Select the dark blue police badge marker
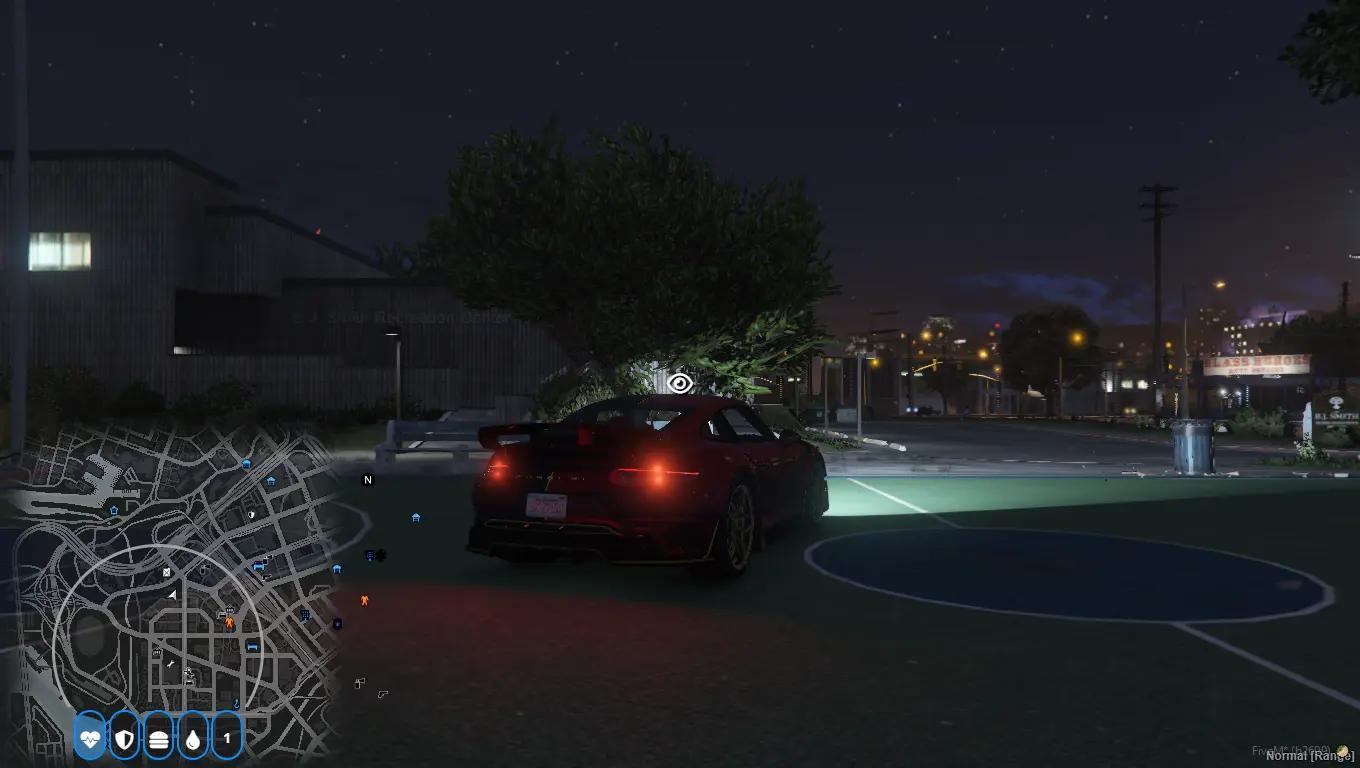 pyautogui.click(x=337, y=624)
